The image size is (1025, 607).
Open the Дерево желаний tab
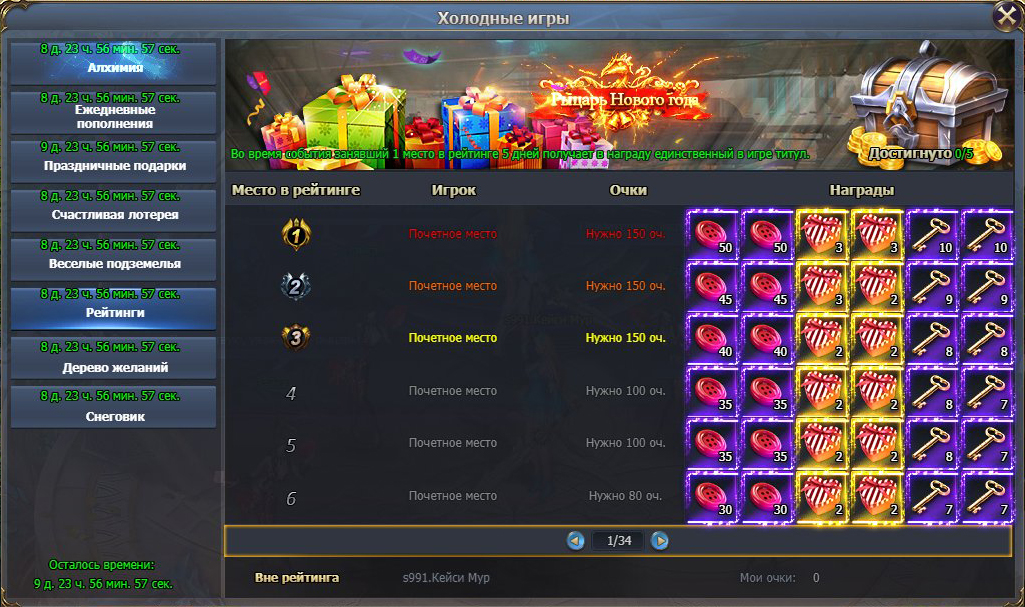pos(114,361)
